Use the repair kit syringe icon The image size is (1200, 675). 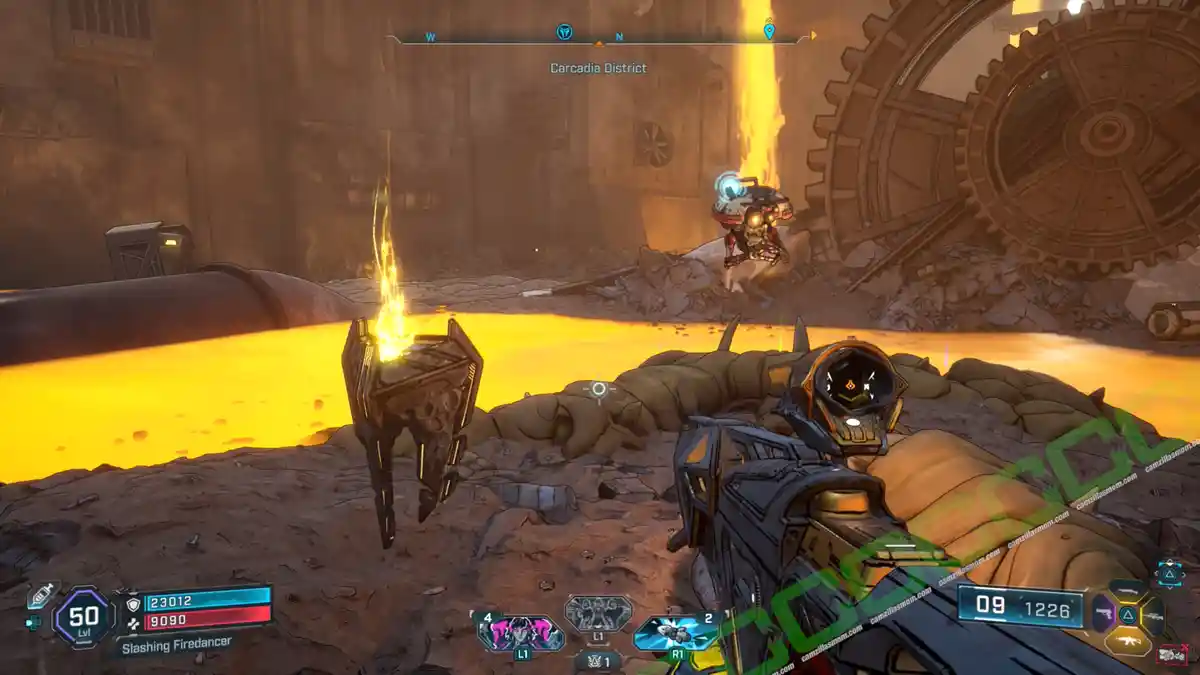point(42,594)
